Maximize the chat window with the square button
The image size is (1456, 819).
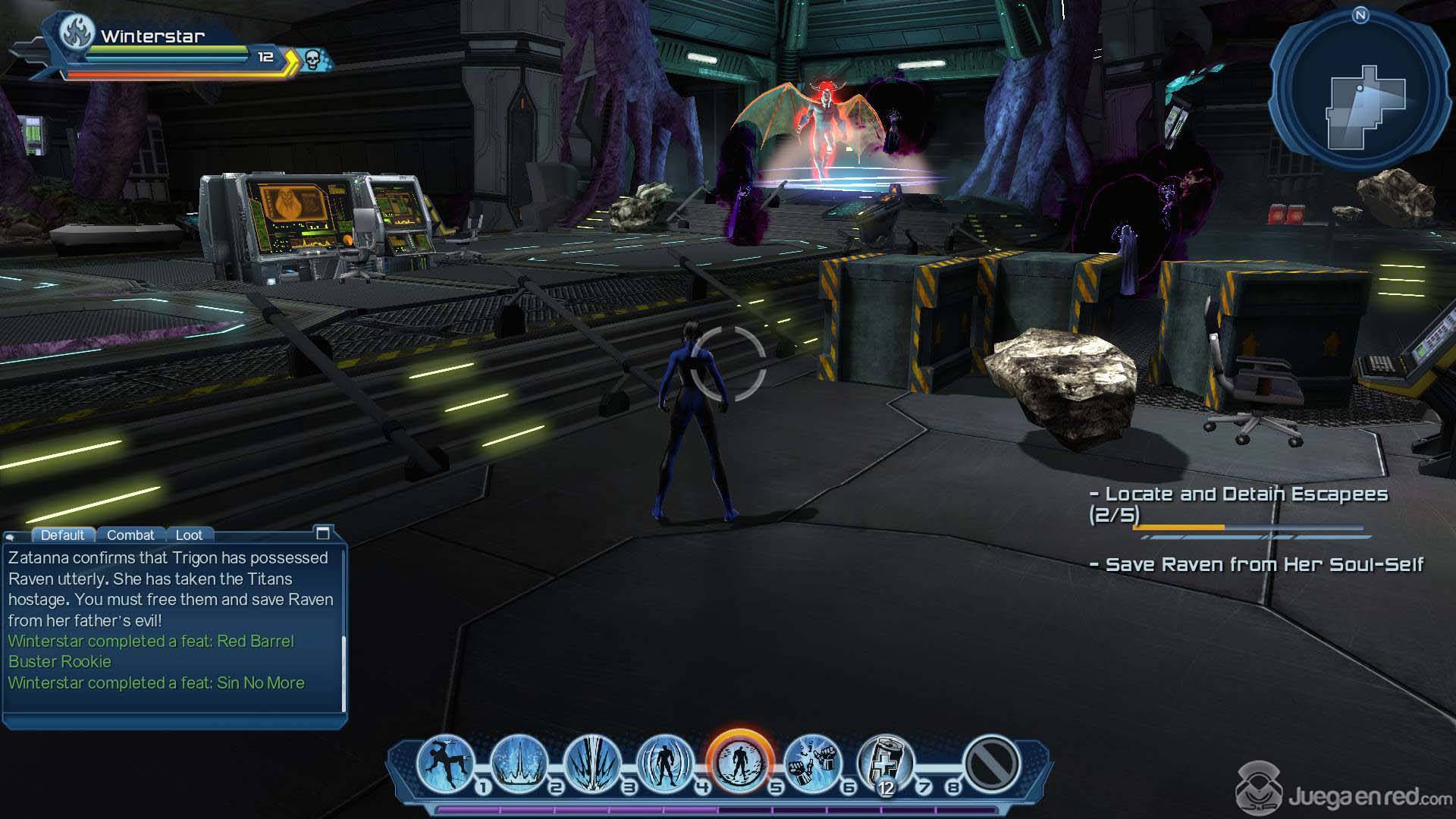click(x=322, y=533)
